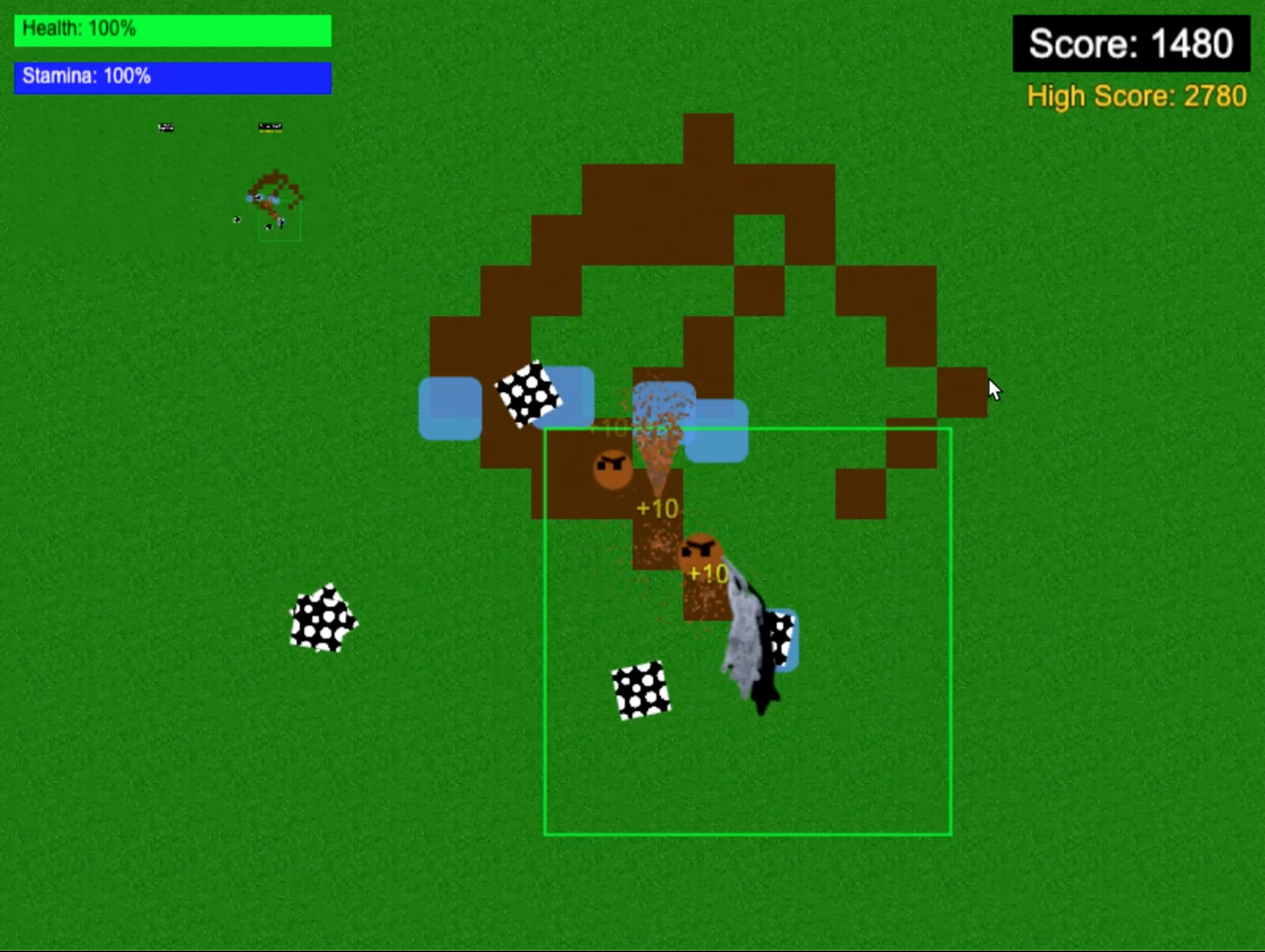
Task: Click the green Health: 100% bar
Action: click(172, 31)
